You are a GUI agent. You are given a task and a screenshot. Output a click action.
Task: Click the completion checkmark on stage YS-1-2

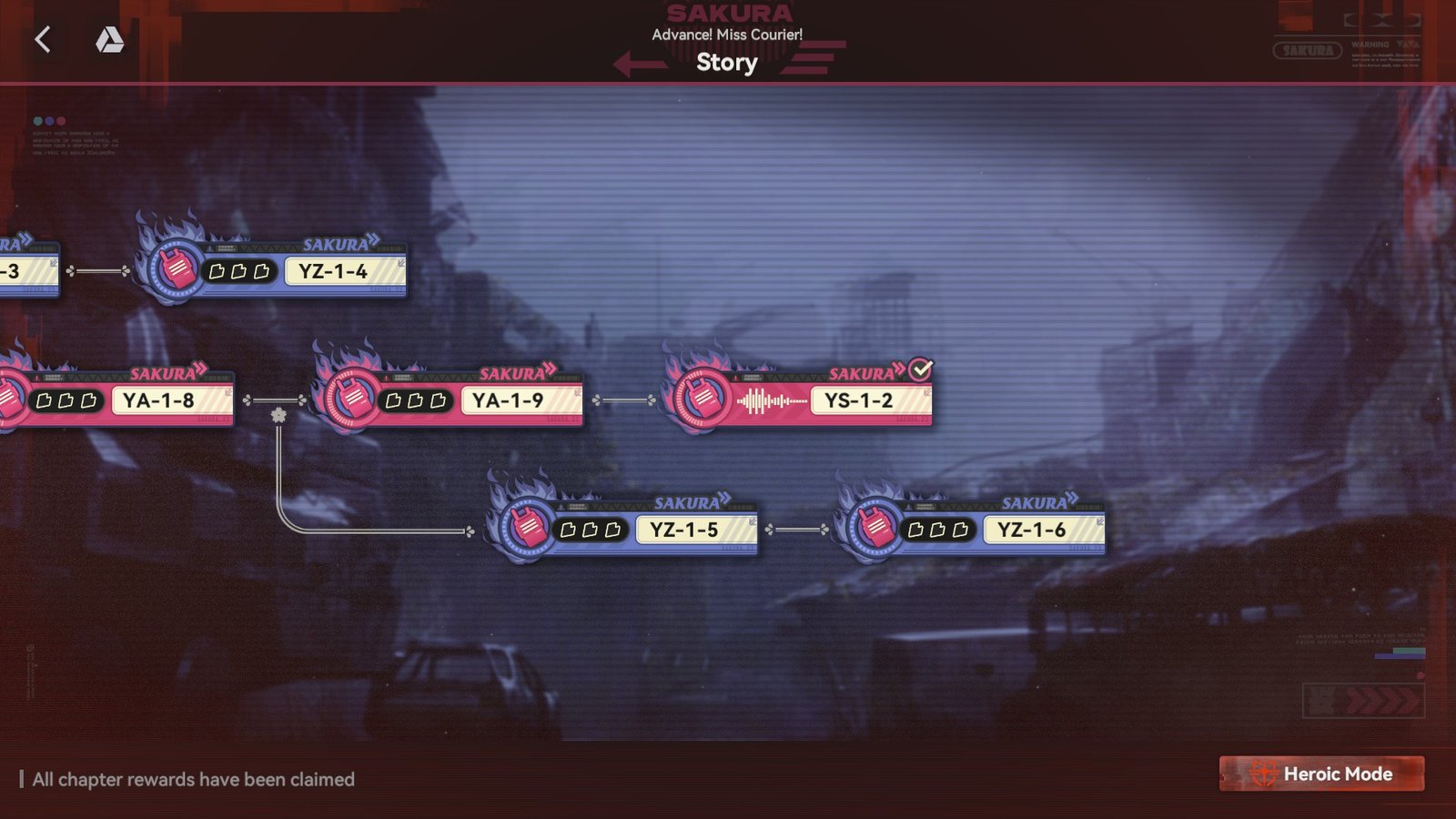click(919, 369)
